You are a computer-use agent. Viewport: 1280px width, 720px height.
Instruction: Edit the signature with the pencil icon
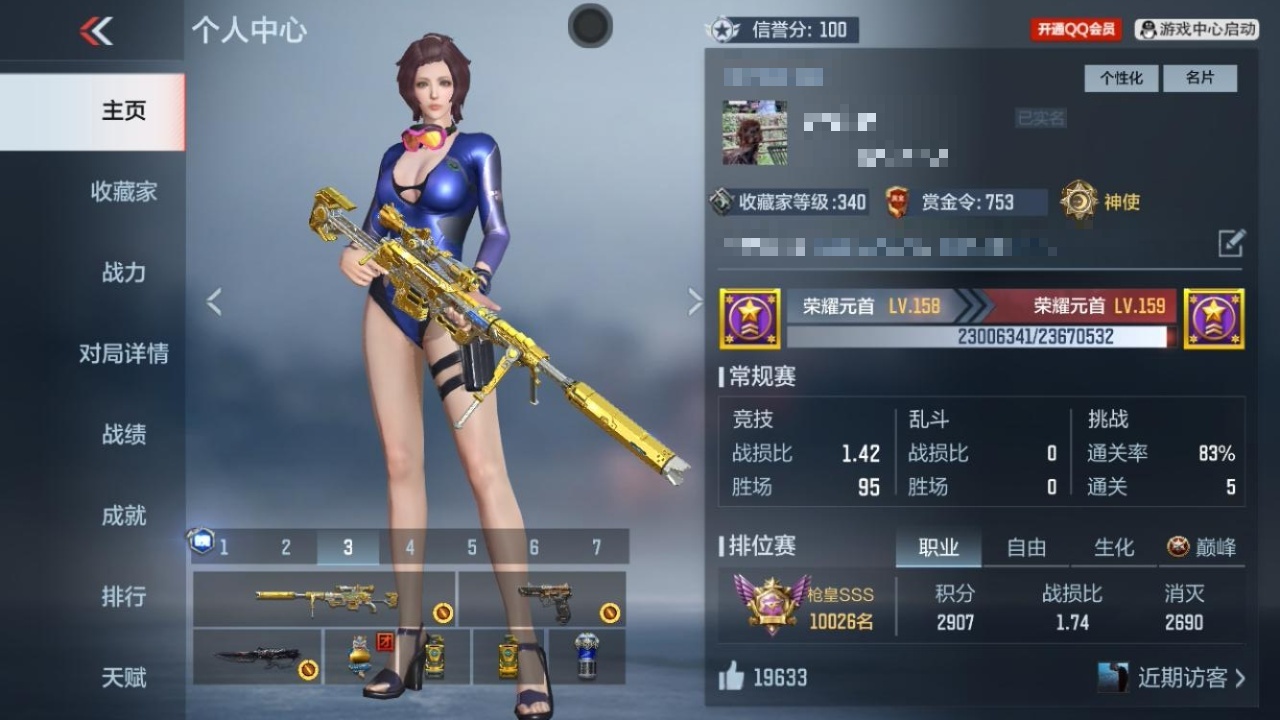pos(1231,242)
